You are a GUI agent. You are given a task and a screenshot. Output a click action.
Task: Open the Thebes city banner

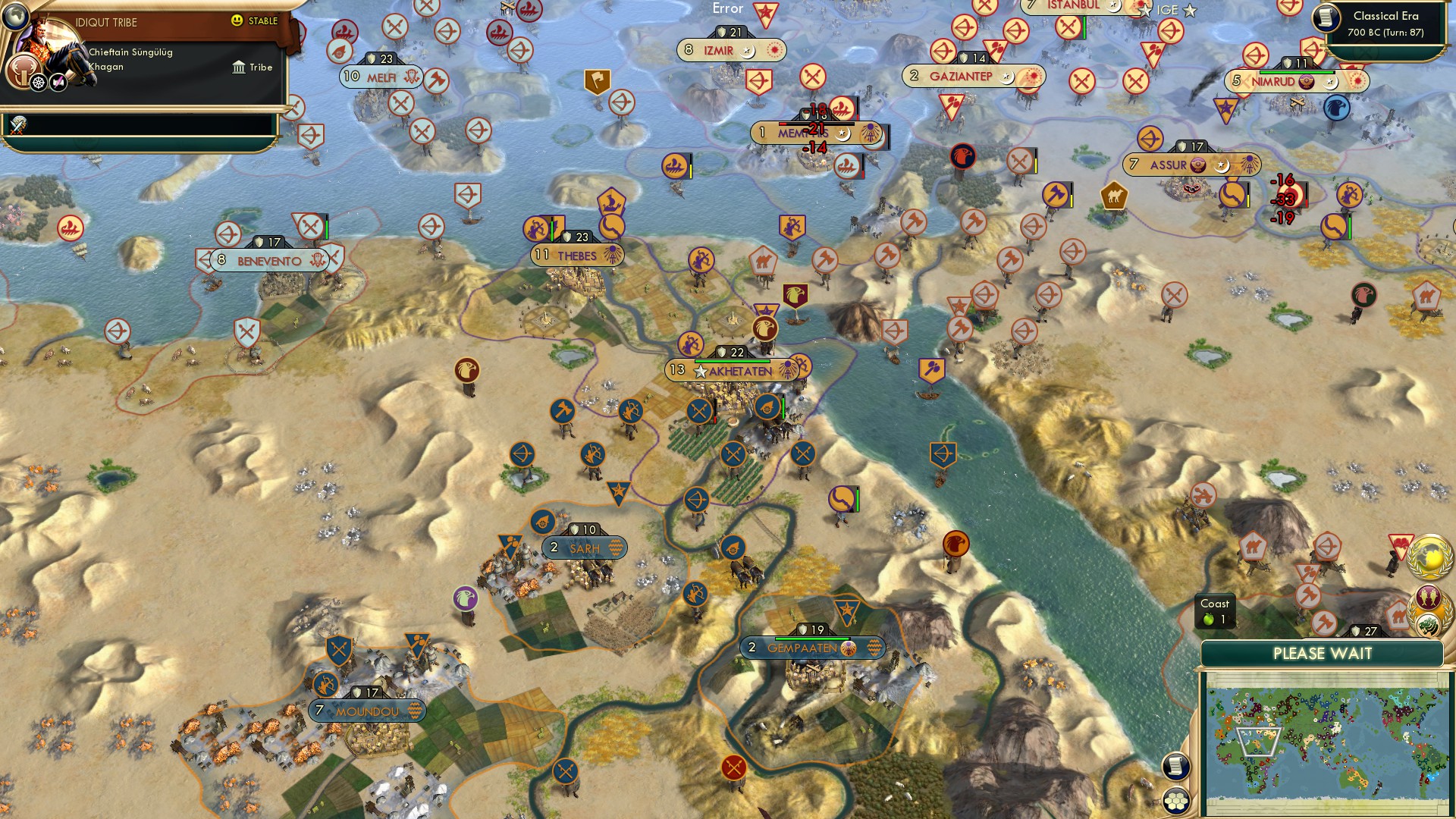(578, 255)
